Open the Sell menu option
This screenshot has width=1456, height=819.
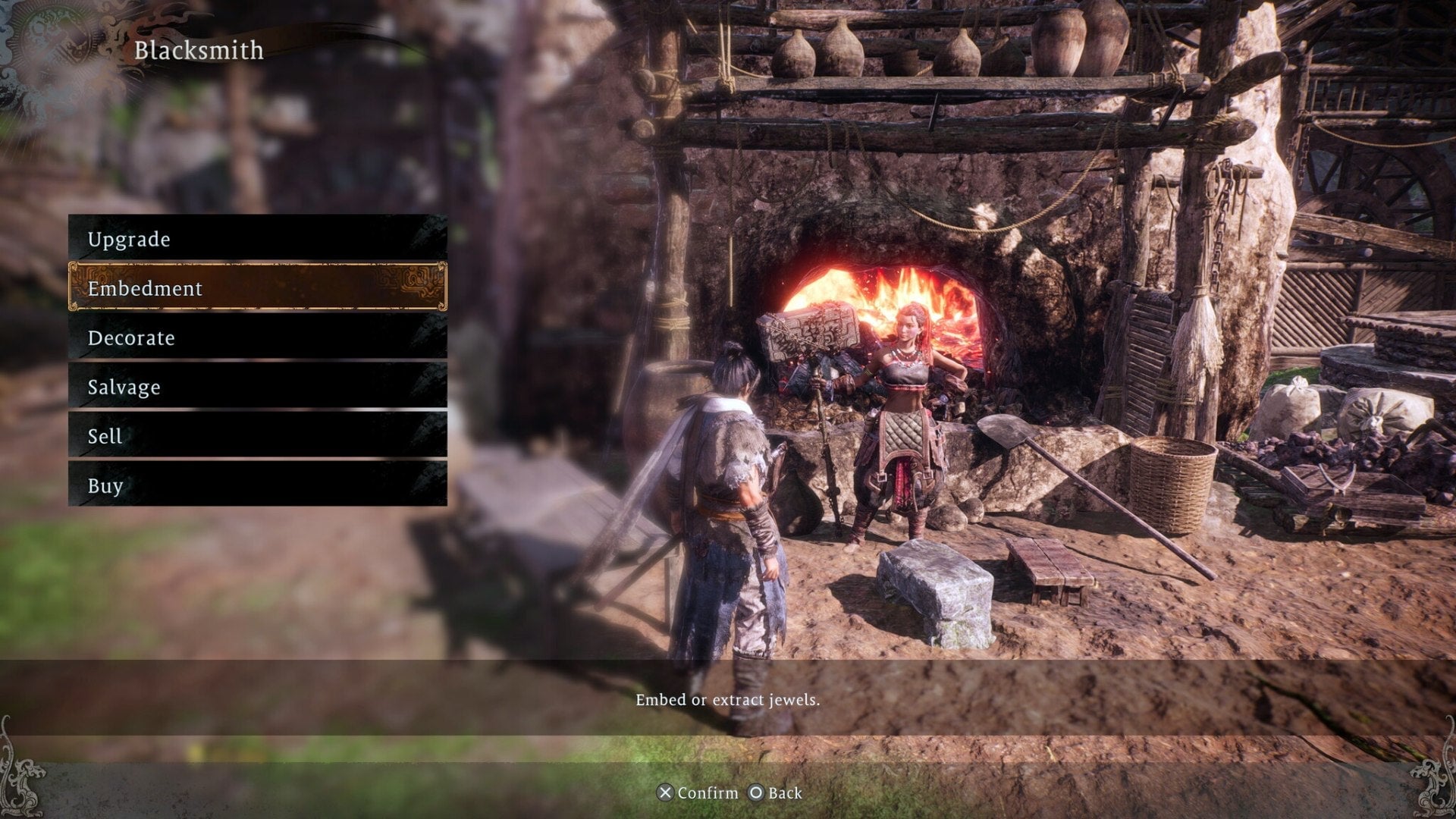[x=105, y=436]
